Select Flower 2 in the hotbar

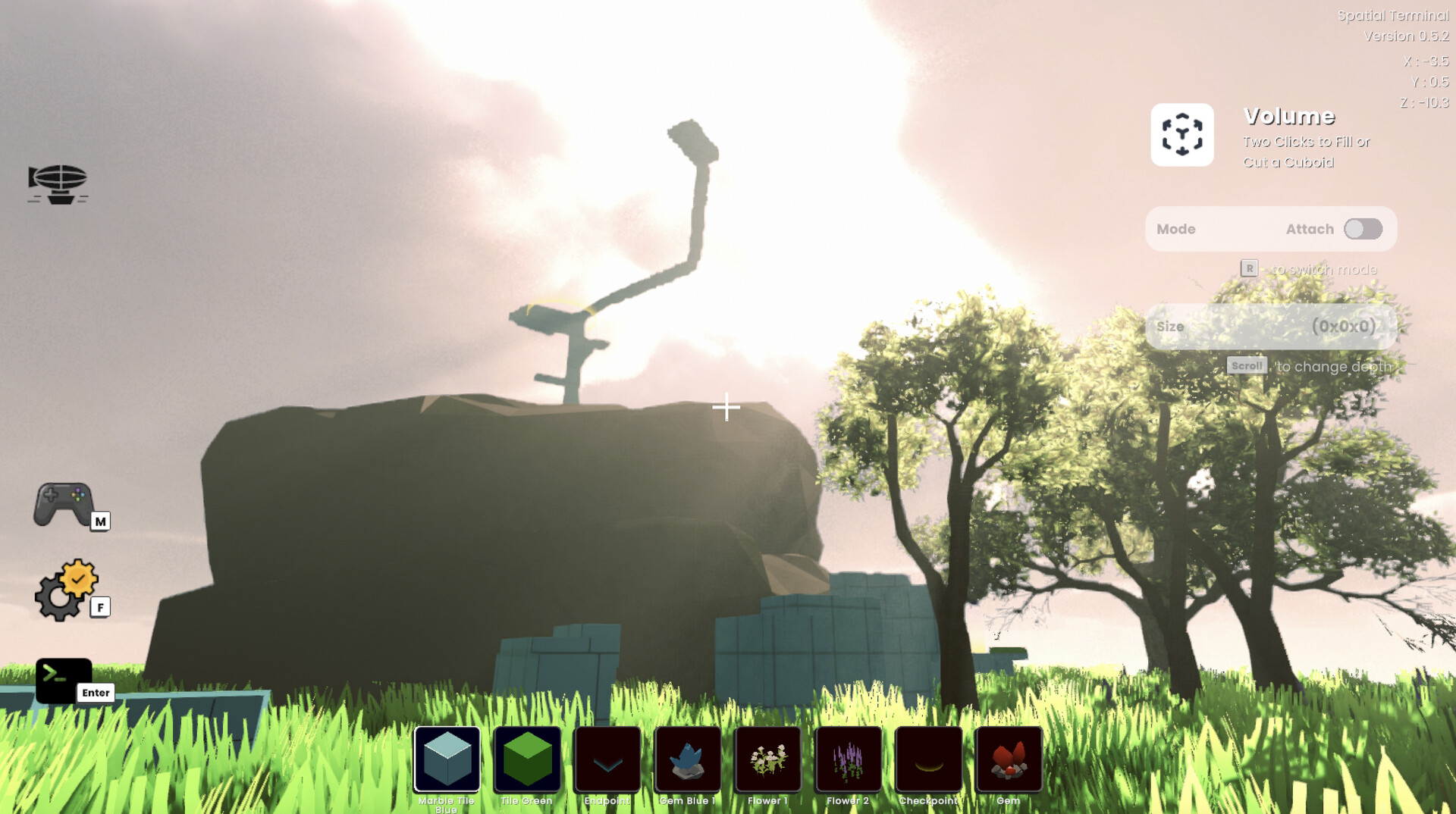point(848,760)
